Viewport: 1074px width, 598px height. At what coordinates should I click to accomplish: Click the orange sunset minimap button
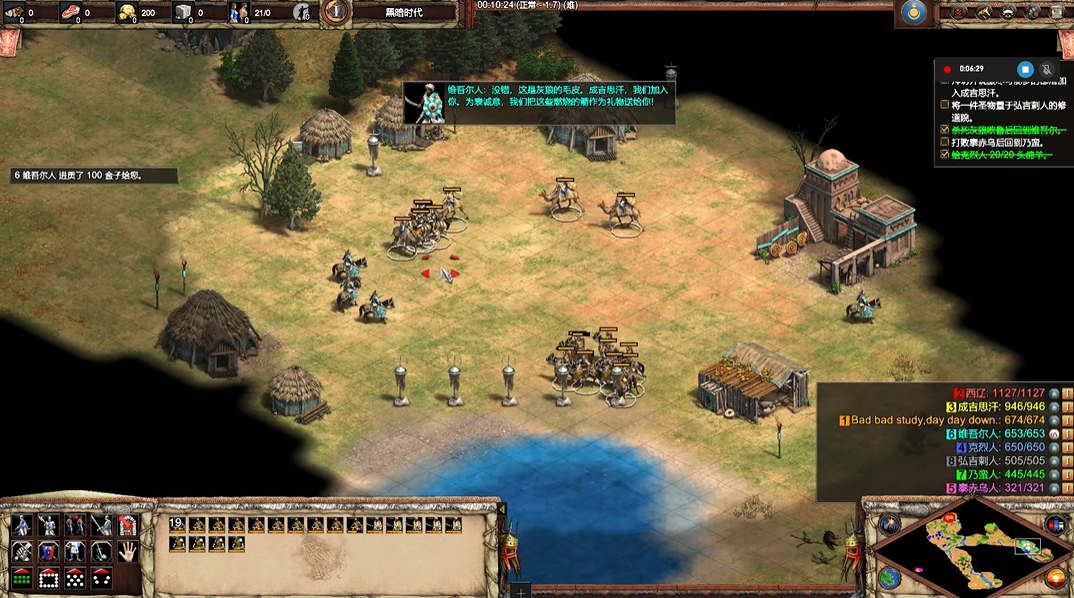[x=1054, y=577]
